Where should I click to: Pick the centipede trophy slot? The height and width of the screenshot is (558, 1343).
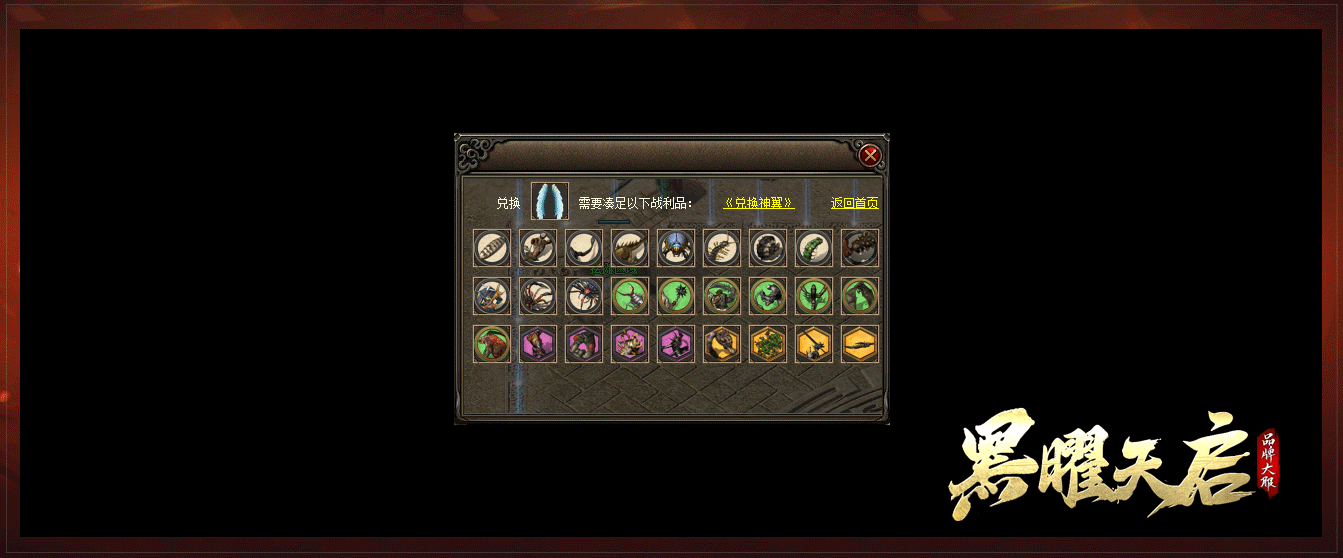click(x=722, y=248)
